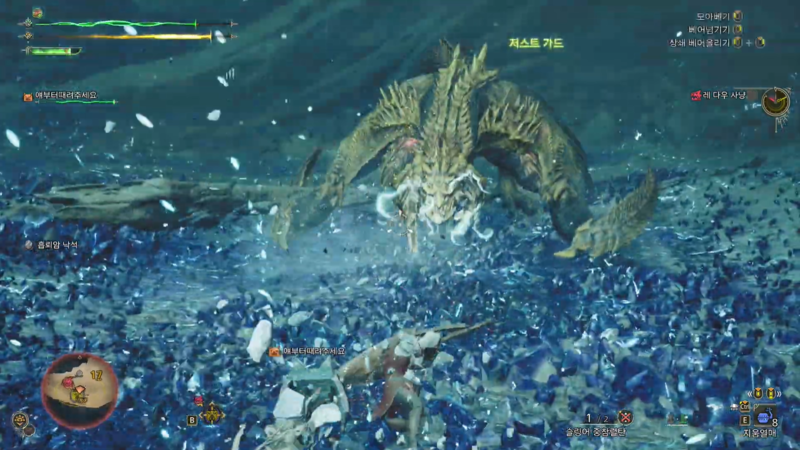The width and height of the screenshot is (800, 450).
Task: Click the Palico status icon beside the minimap
Action: click(x=21, y=420)
